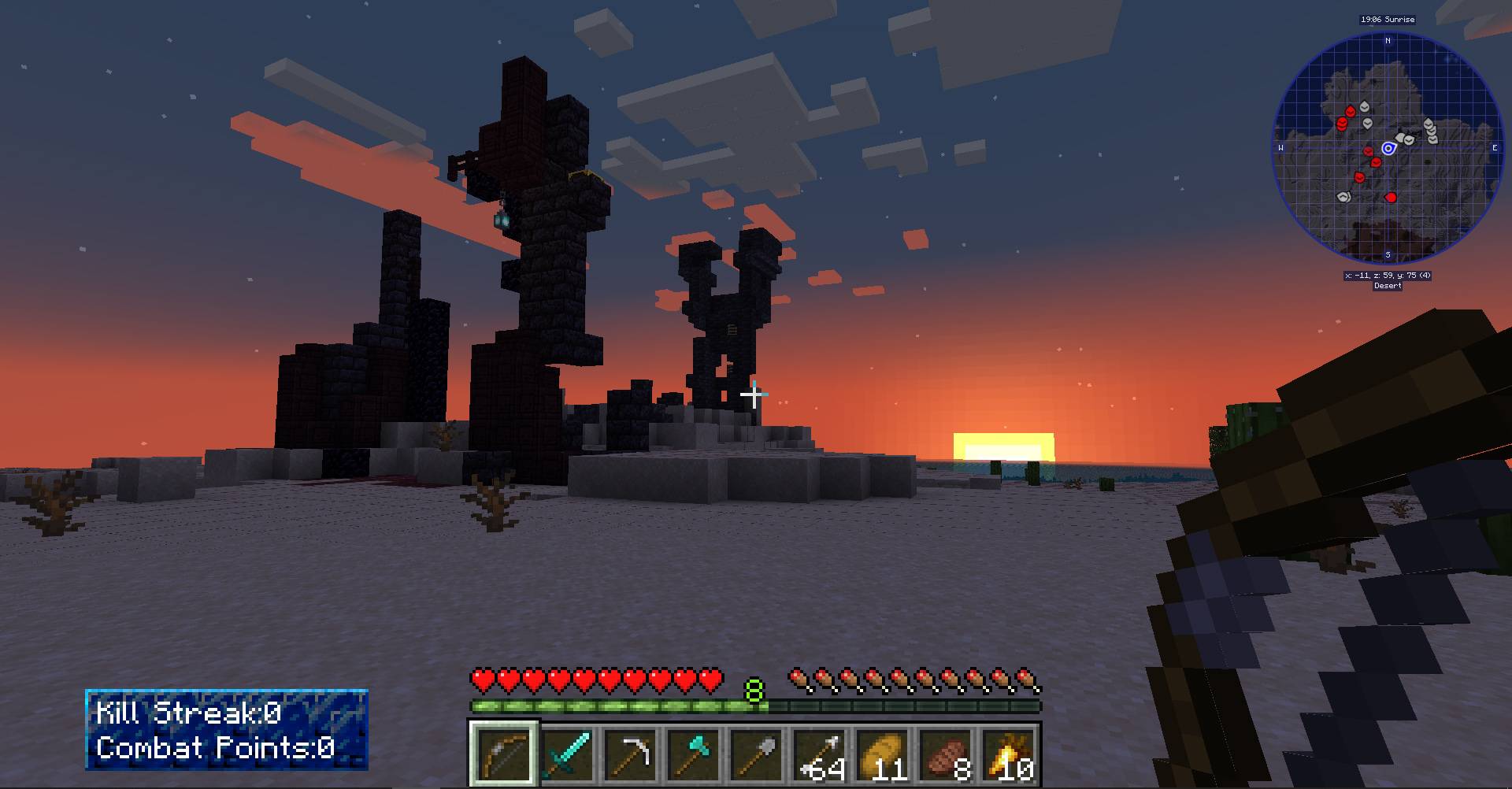Click the player arrow on the minimap

click(1389, 147)
